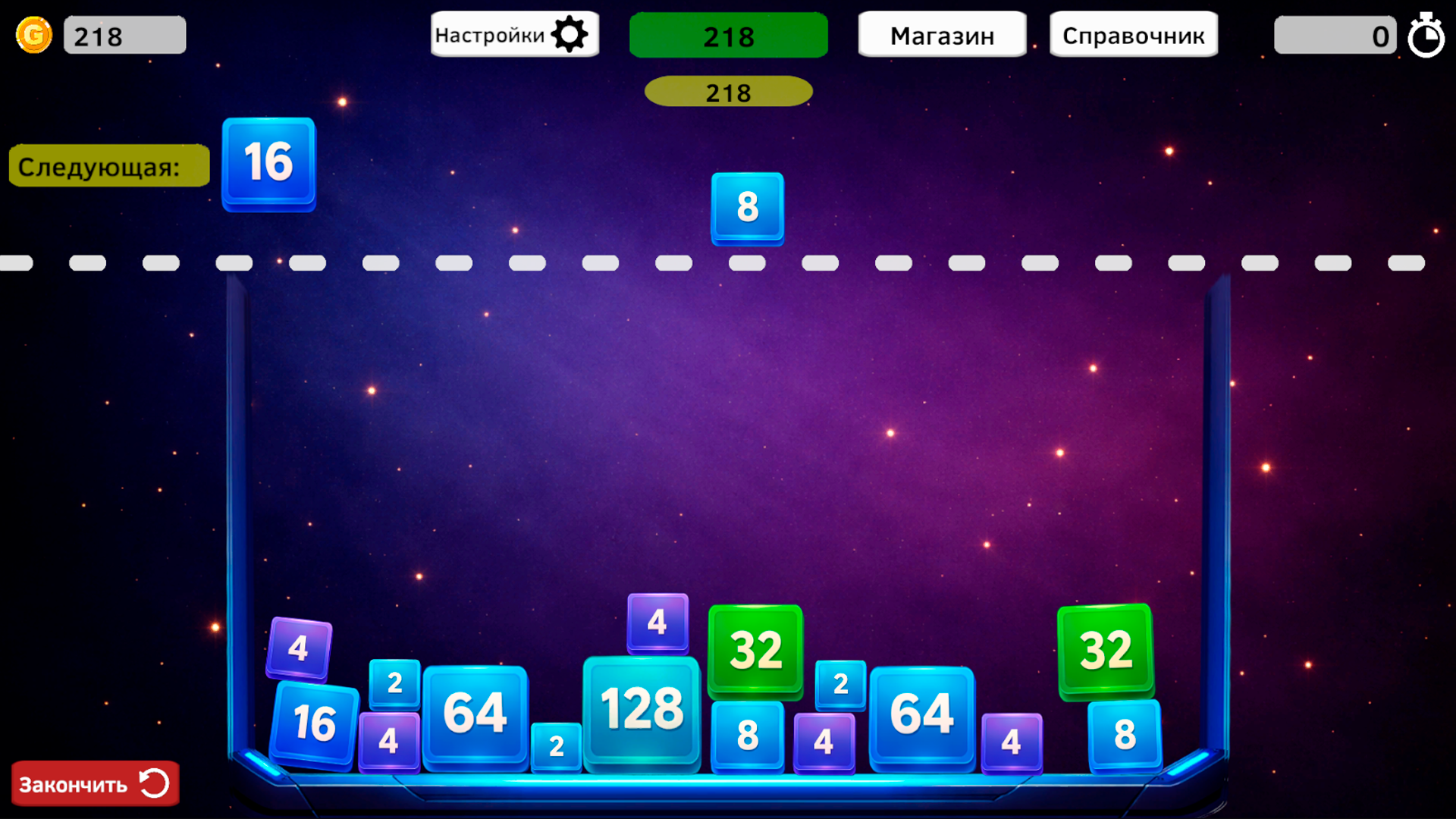Image resolution: width=1456 pixels, height=819 pixels.
Task: Open the Магазин shop
Action: point(942,34)
